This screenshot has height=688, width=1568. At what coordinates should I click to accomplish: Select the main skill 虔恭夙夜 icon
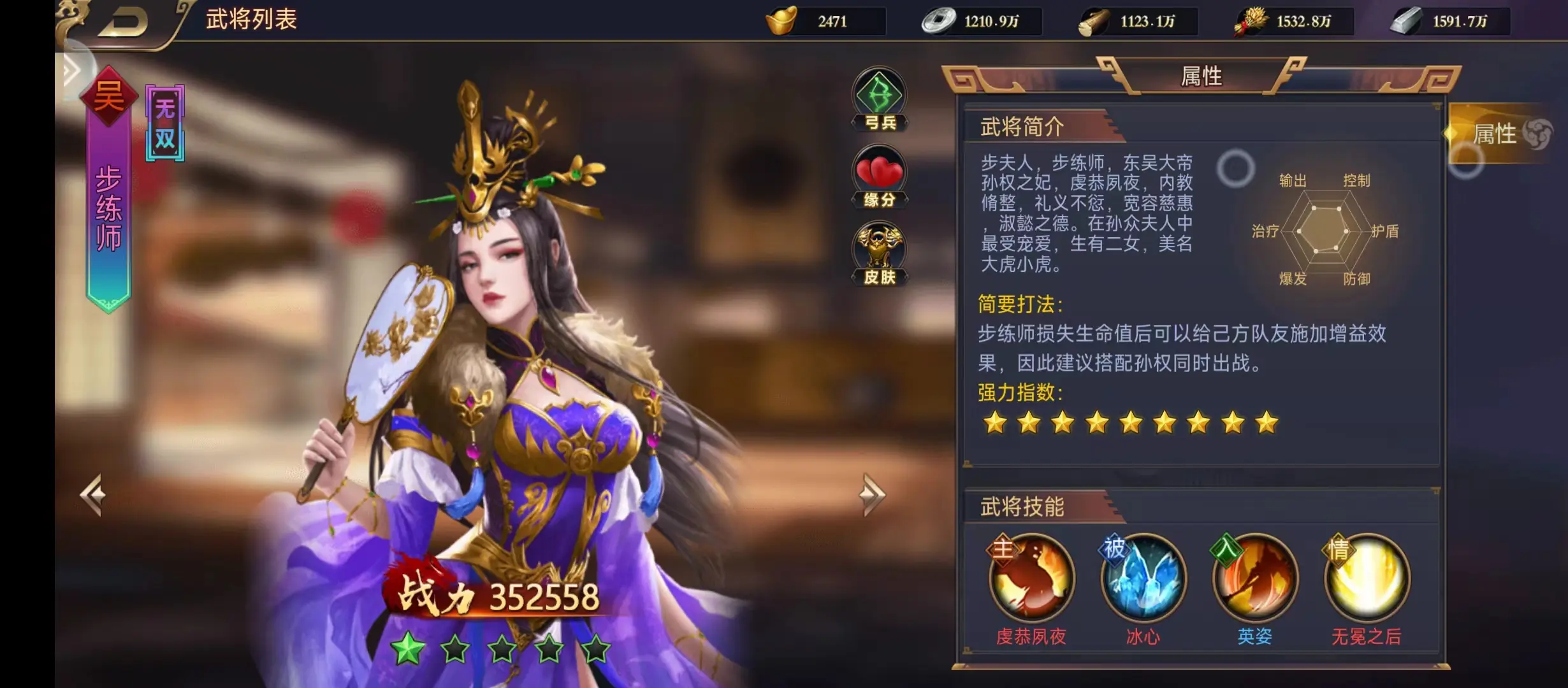[x=1030, y=578]
